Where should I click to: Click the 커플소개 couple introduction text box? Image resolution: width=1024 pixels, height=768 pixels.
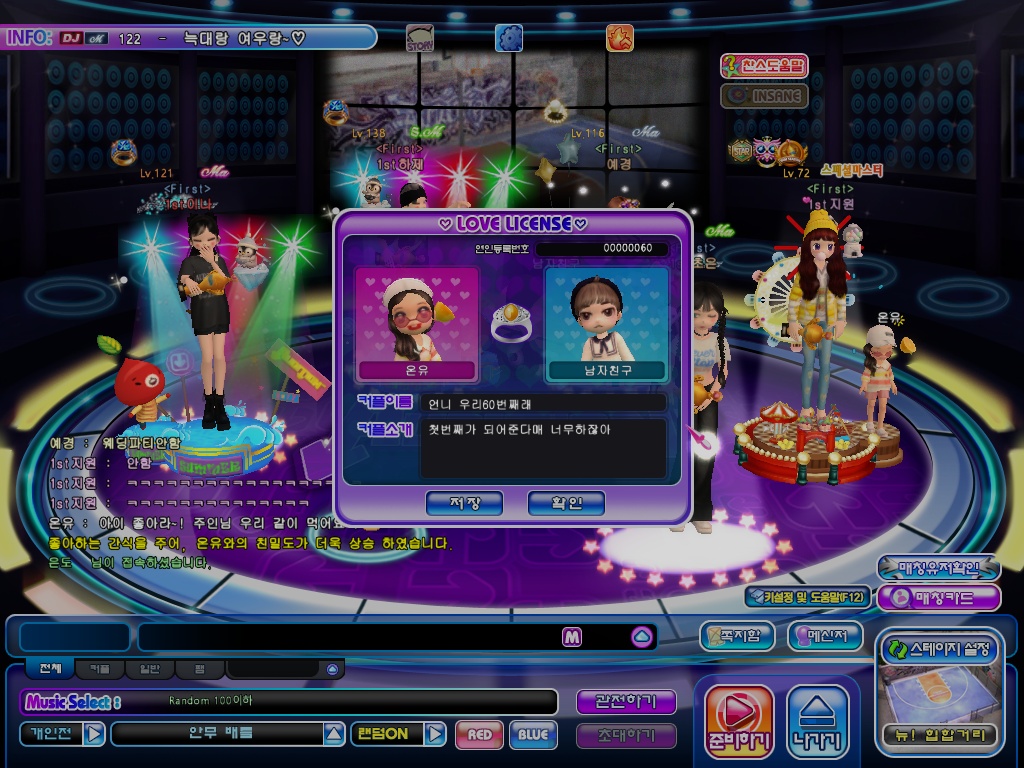(x=542, y=447)
